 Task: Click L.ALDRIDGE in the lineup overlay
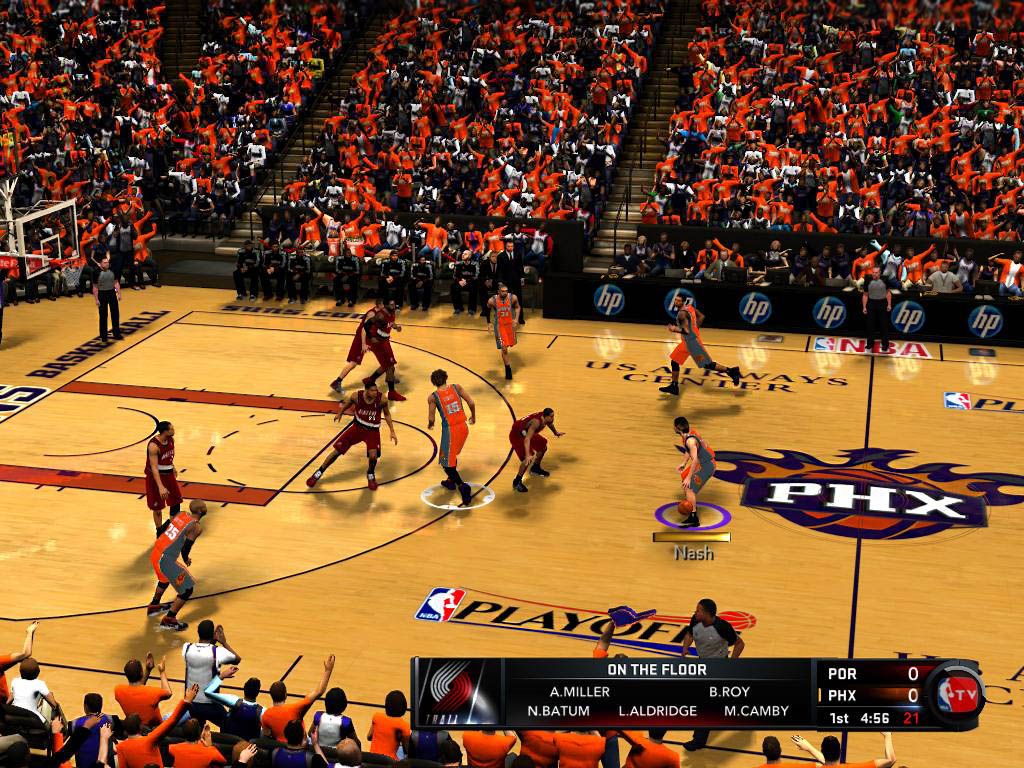pos(656,712)
